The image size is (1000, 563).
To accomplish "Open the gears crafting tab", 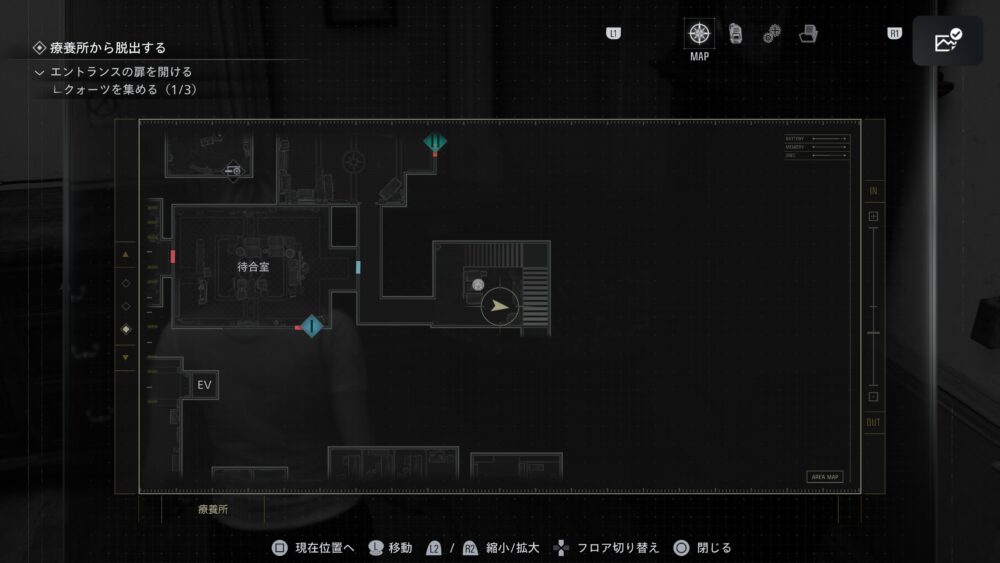I will point(772,34).
